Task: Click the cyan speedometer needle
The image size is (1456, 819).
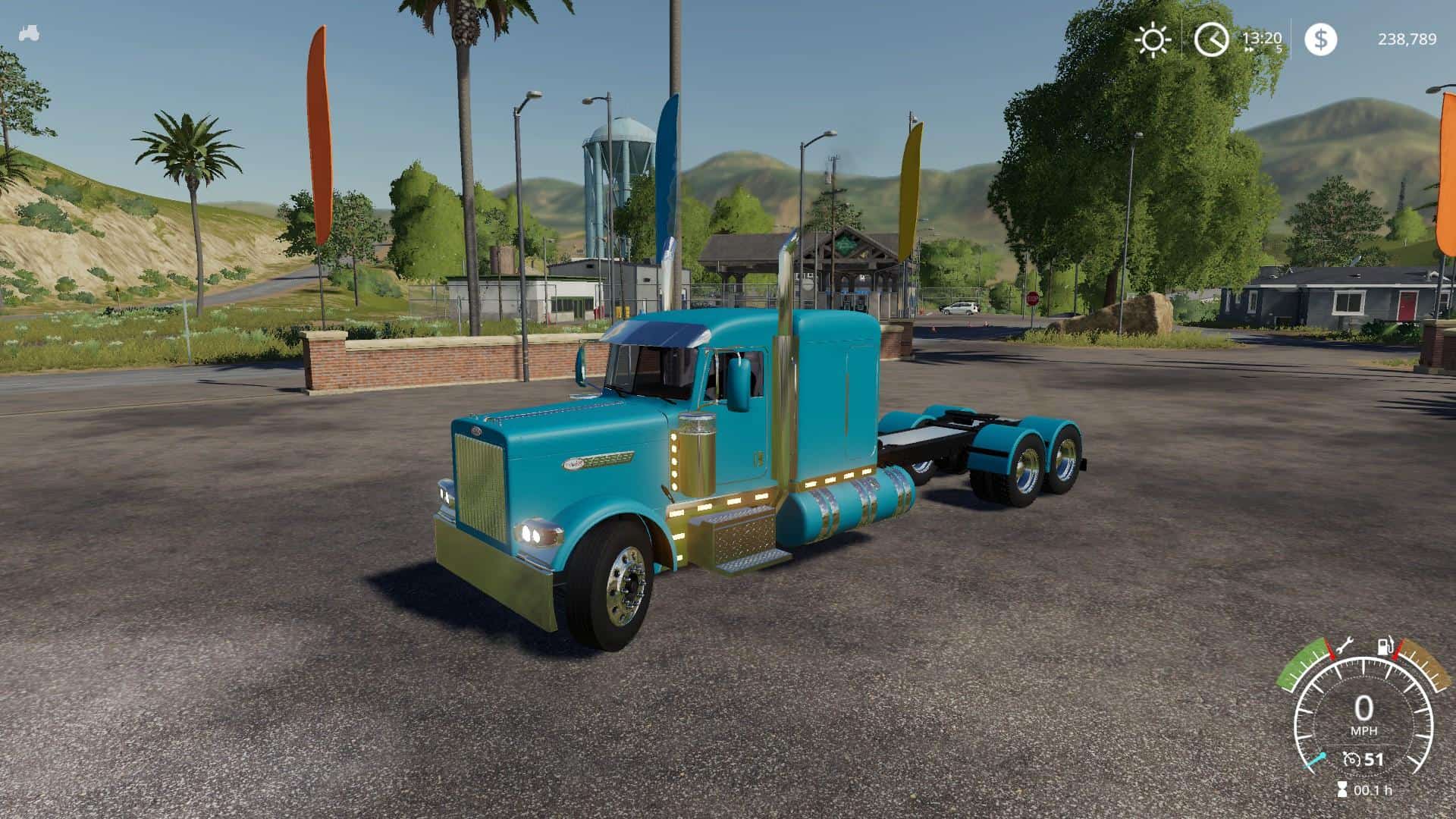Action: click(x=1317, y=759)
